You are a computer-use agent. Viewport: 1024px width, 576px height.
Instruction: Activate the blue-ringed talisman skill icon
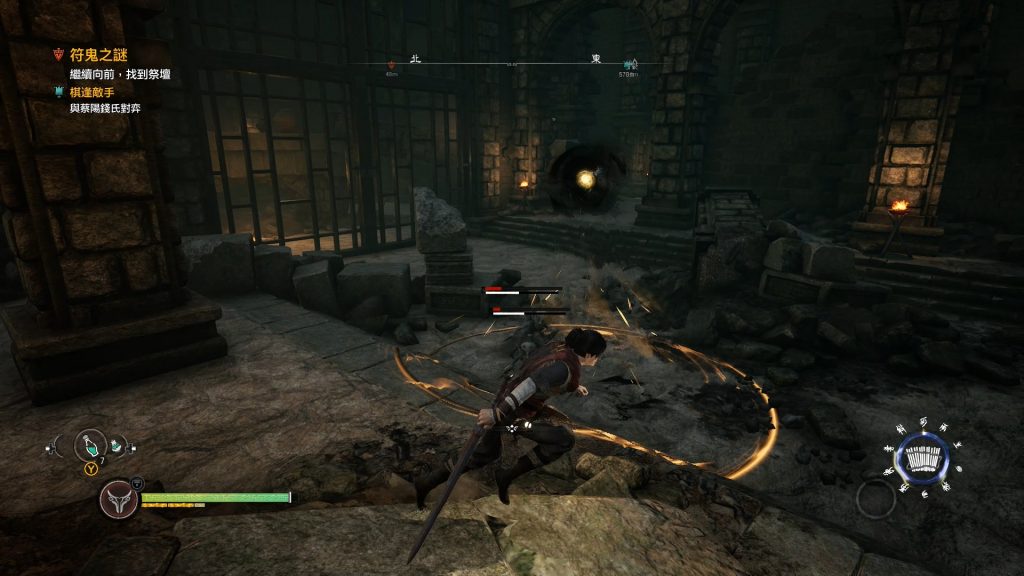tap(920, 459)
